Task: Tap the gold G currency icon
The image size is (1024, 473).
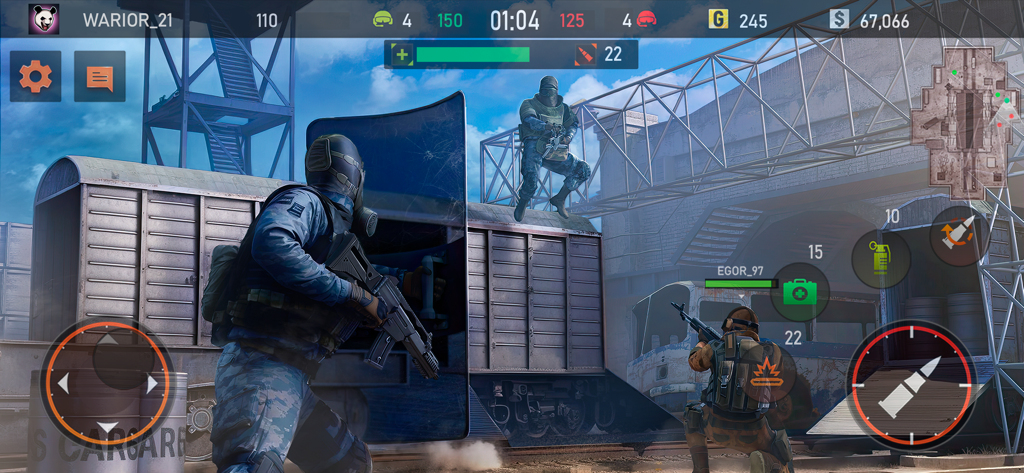Action: (x=717, y=19)
